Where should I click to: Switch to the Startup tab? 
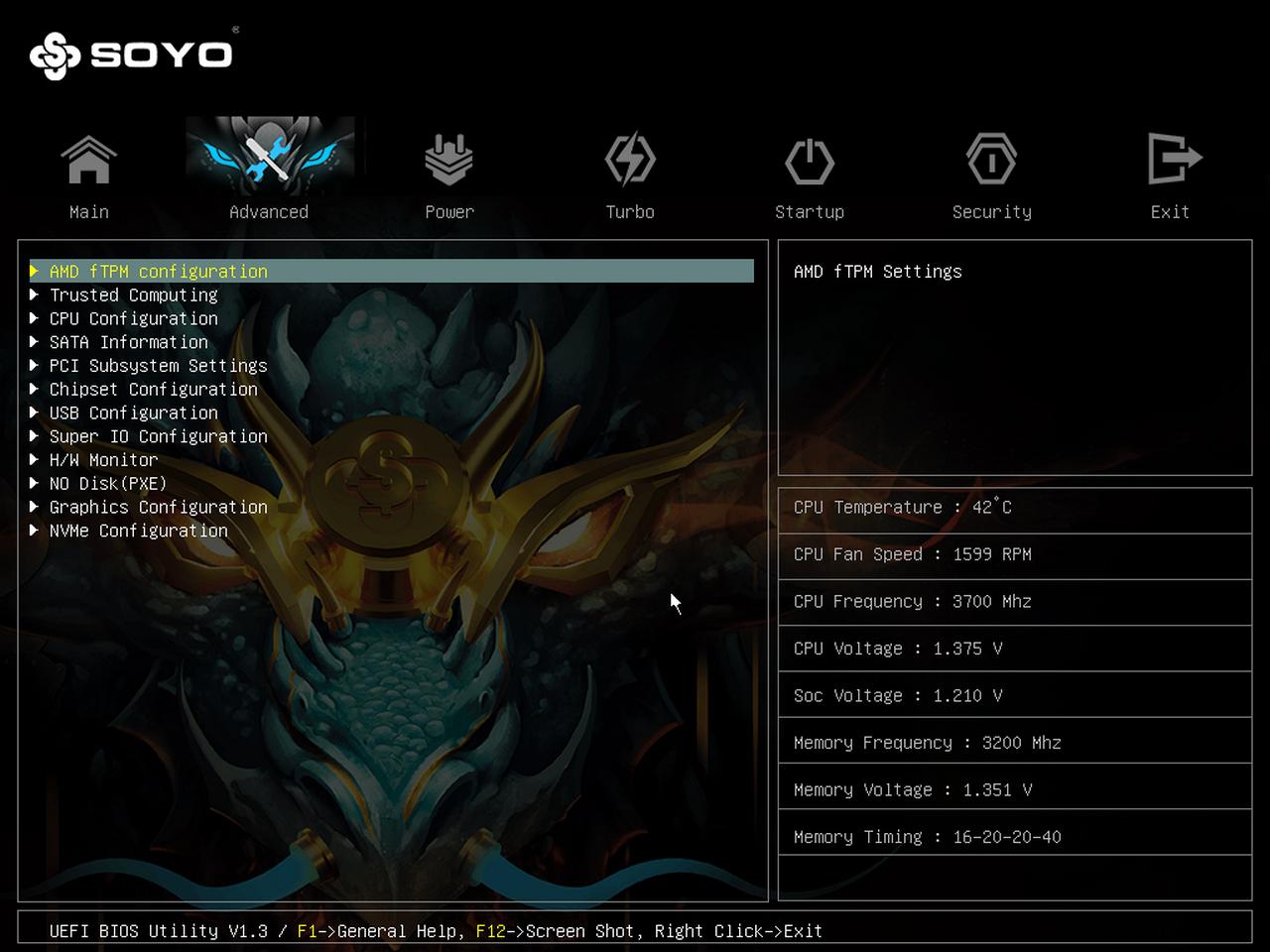coord(810,176)
